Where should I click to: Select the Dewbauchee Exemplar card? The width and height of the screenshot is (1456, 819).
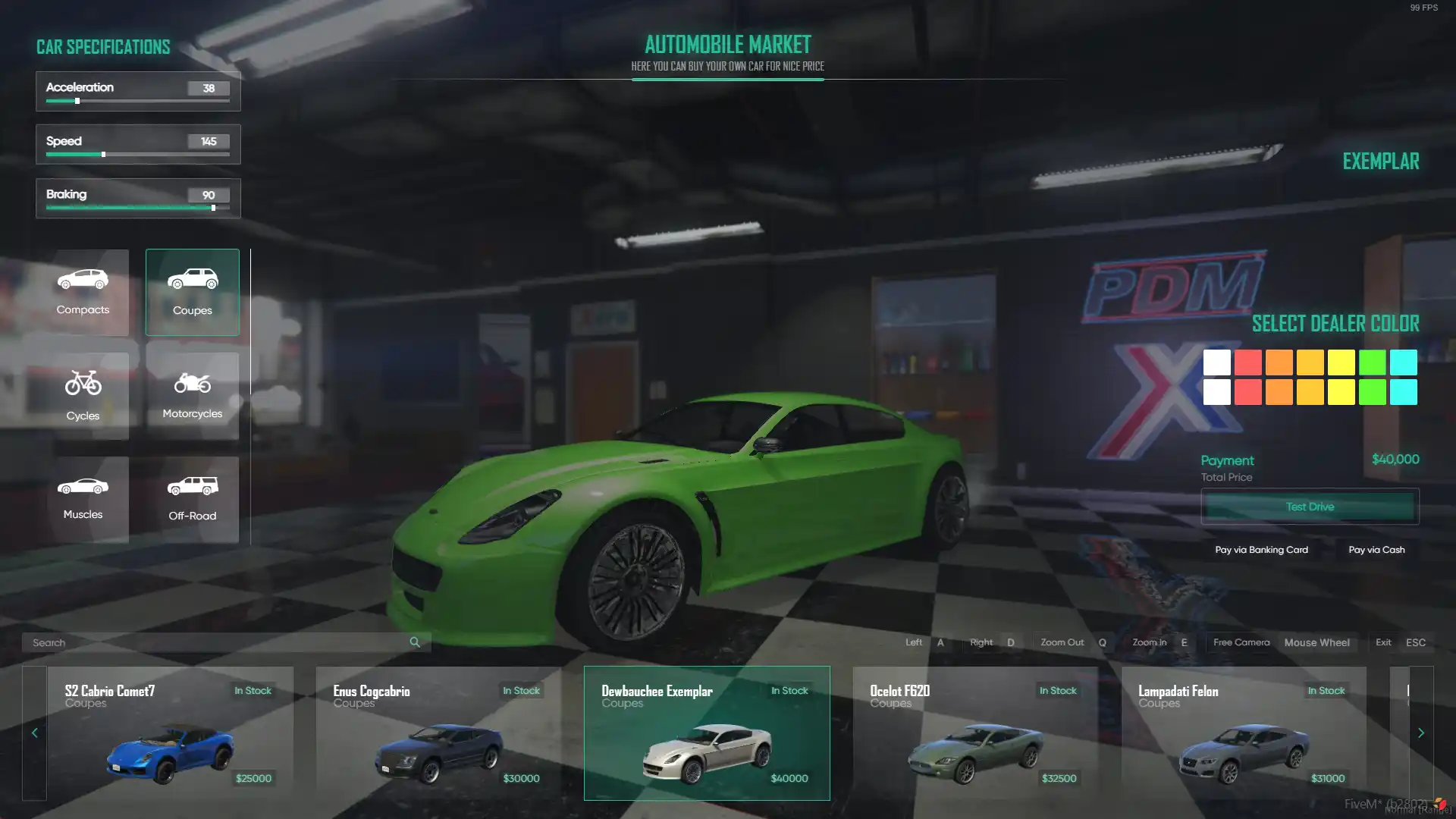(x=707, y=733)
